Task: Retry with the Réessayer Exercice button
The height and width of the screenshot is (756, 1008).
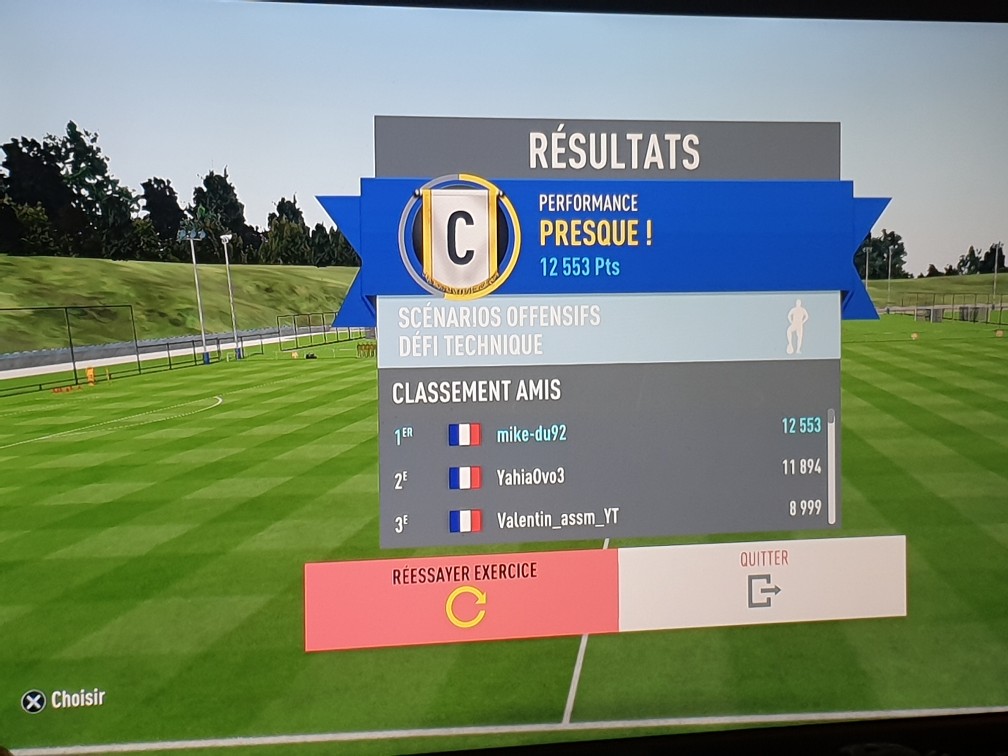Action: pyautogui.click(x=462, y=598)
